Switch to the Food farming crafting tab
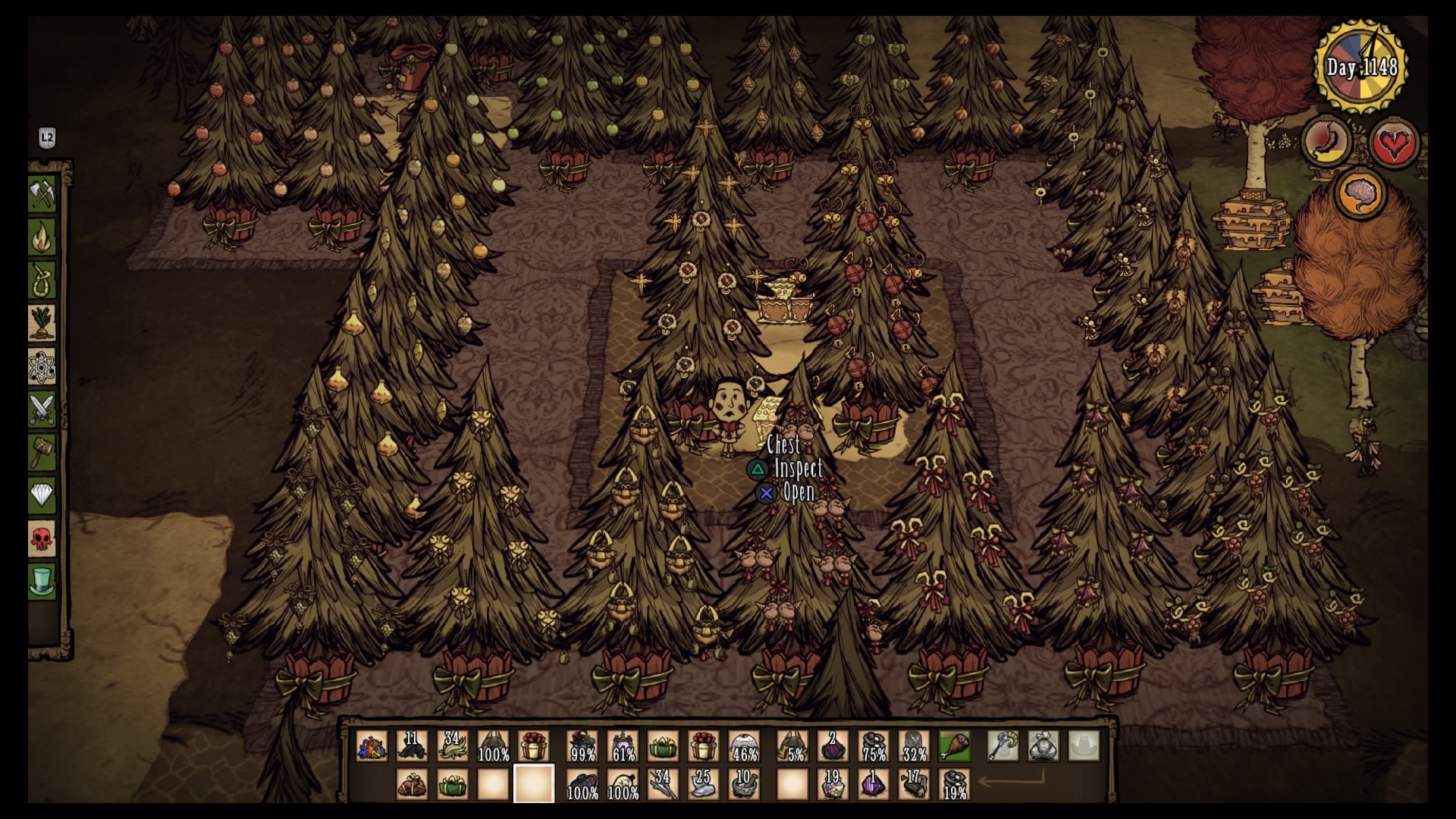Image resolution: width=1456 pixels, height=819 pixels. 42,324
